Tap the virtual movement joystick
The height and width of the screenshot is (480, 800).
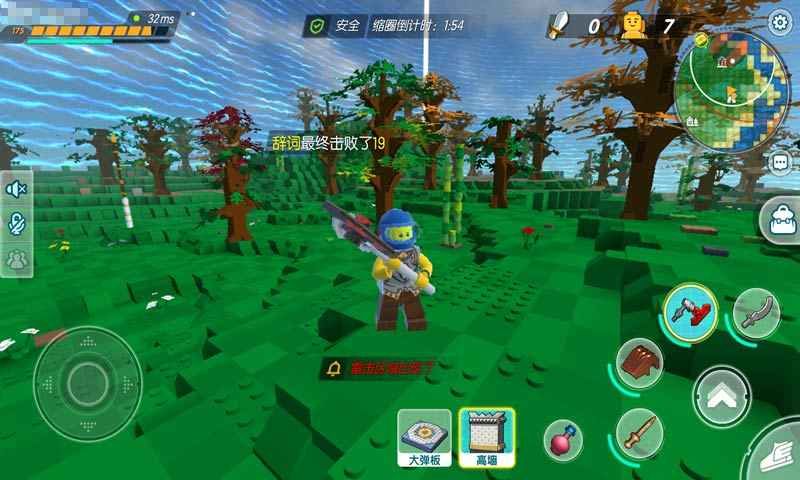tap(87, 381)
